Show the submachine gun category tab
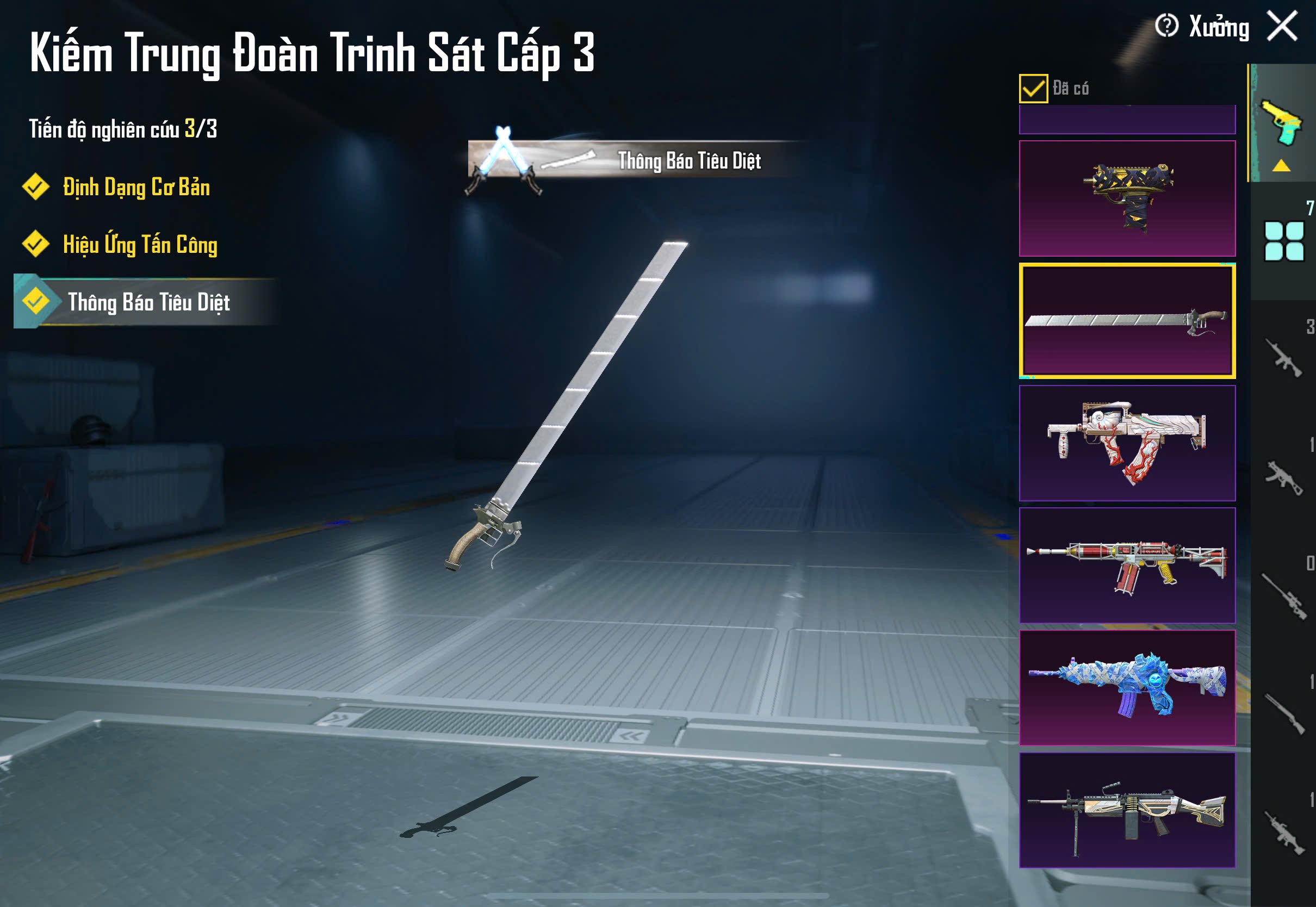The height and width of the screenshot is (907, 1316). click(1283, 477)
